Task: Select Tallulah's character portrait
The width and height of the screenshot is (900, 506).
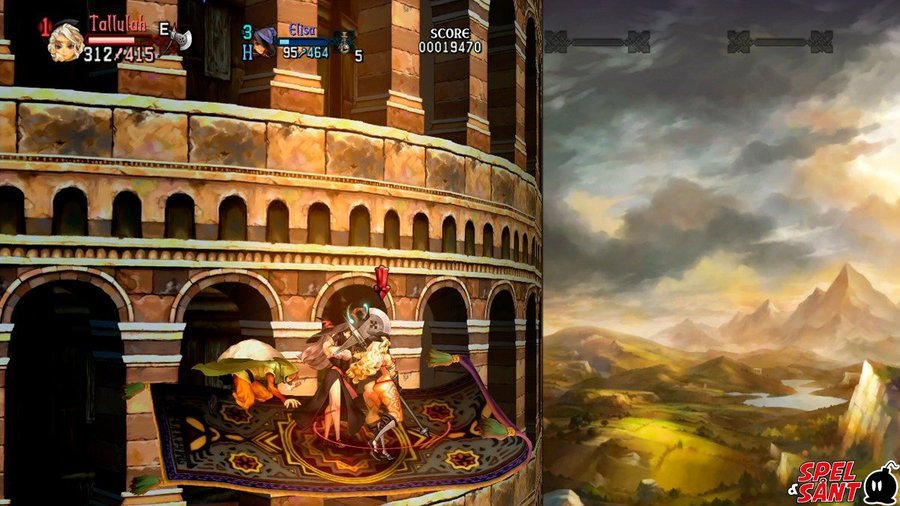Action: coord(66,41)
